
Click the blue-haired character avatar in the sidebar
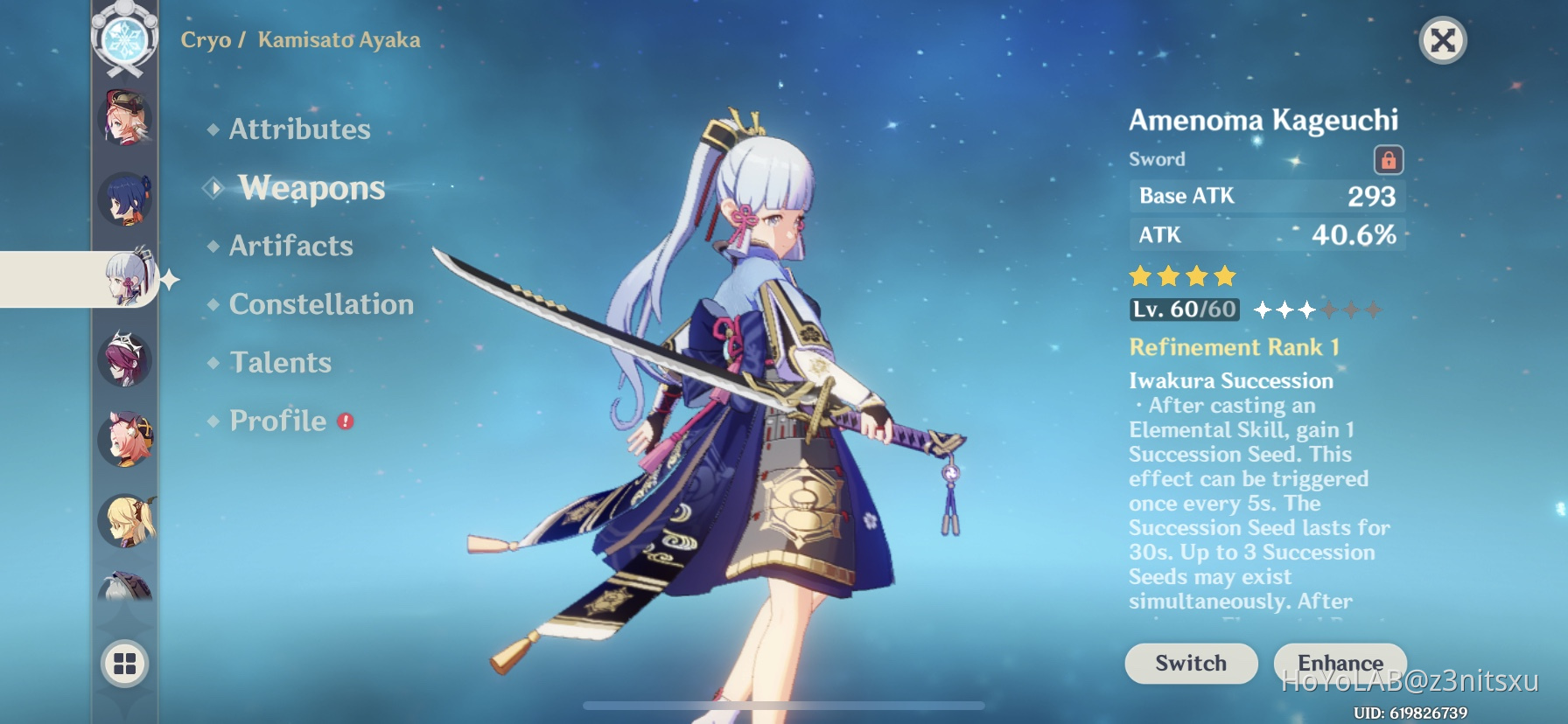pos(125,199)
